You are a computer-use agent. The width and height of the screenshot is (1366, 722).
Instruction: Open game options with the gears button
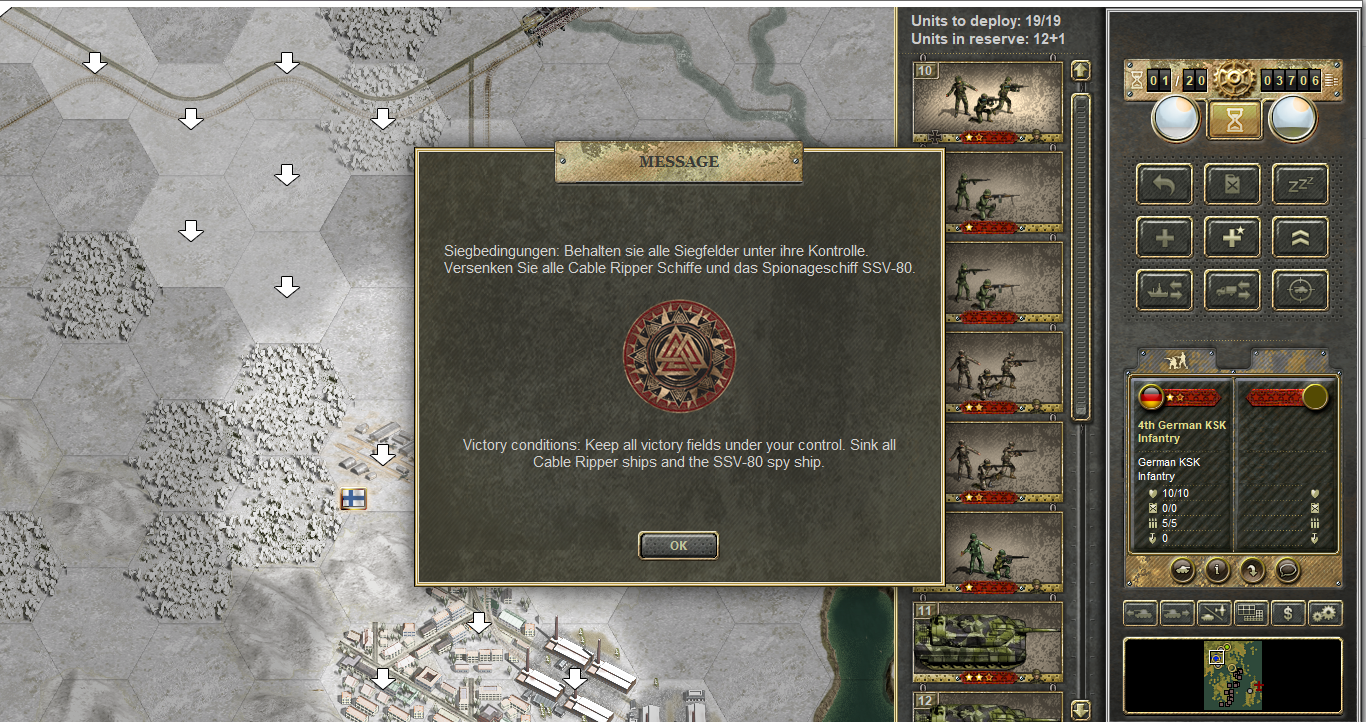pos(1325,613)
